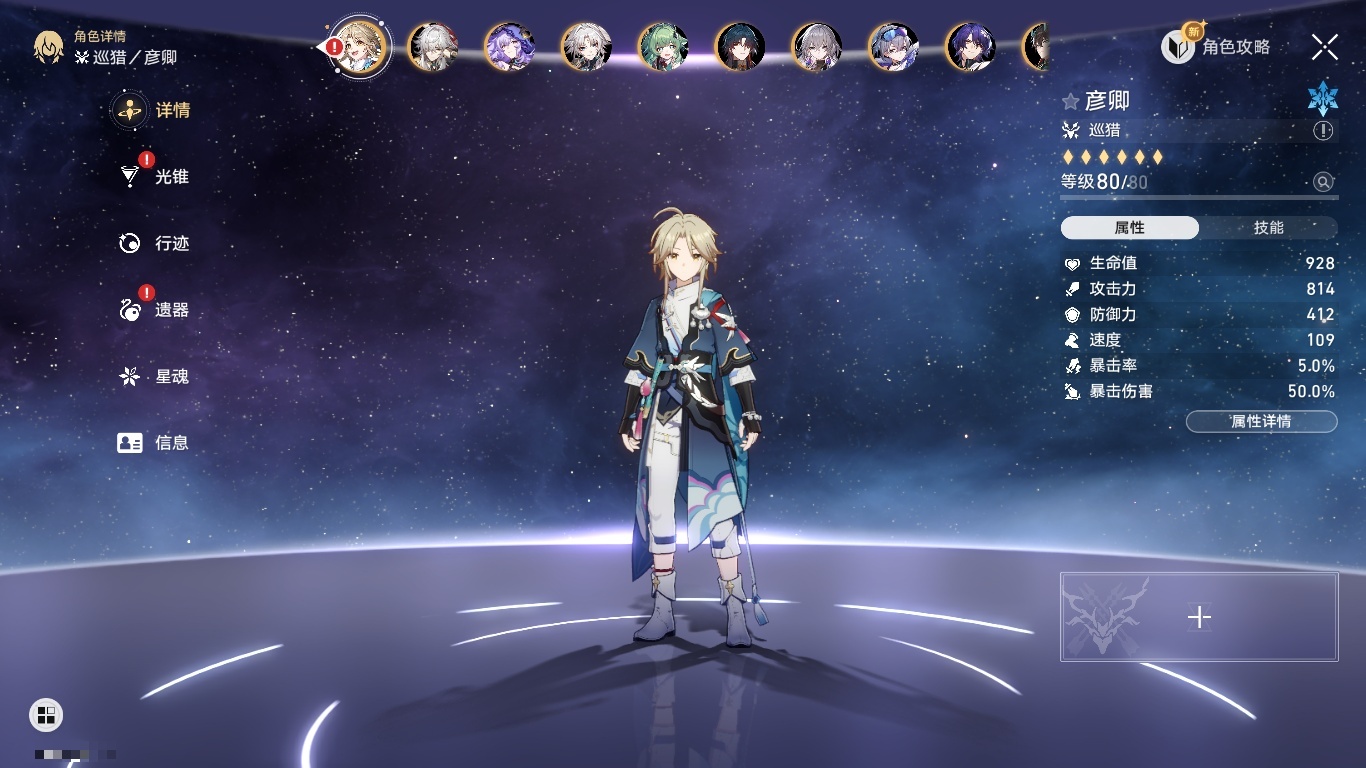This screenshot has width=1366, height=768.
Task: Click the empty light cone slot with plus
Action: 1199,617
